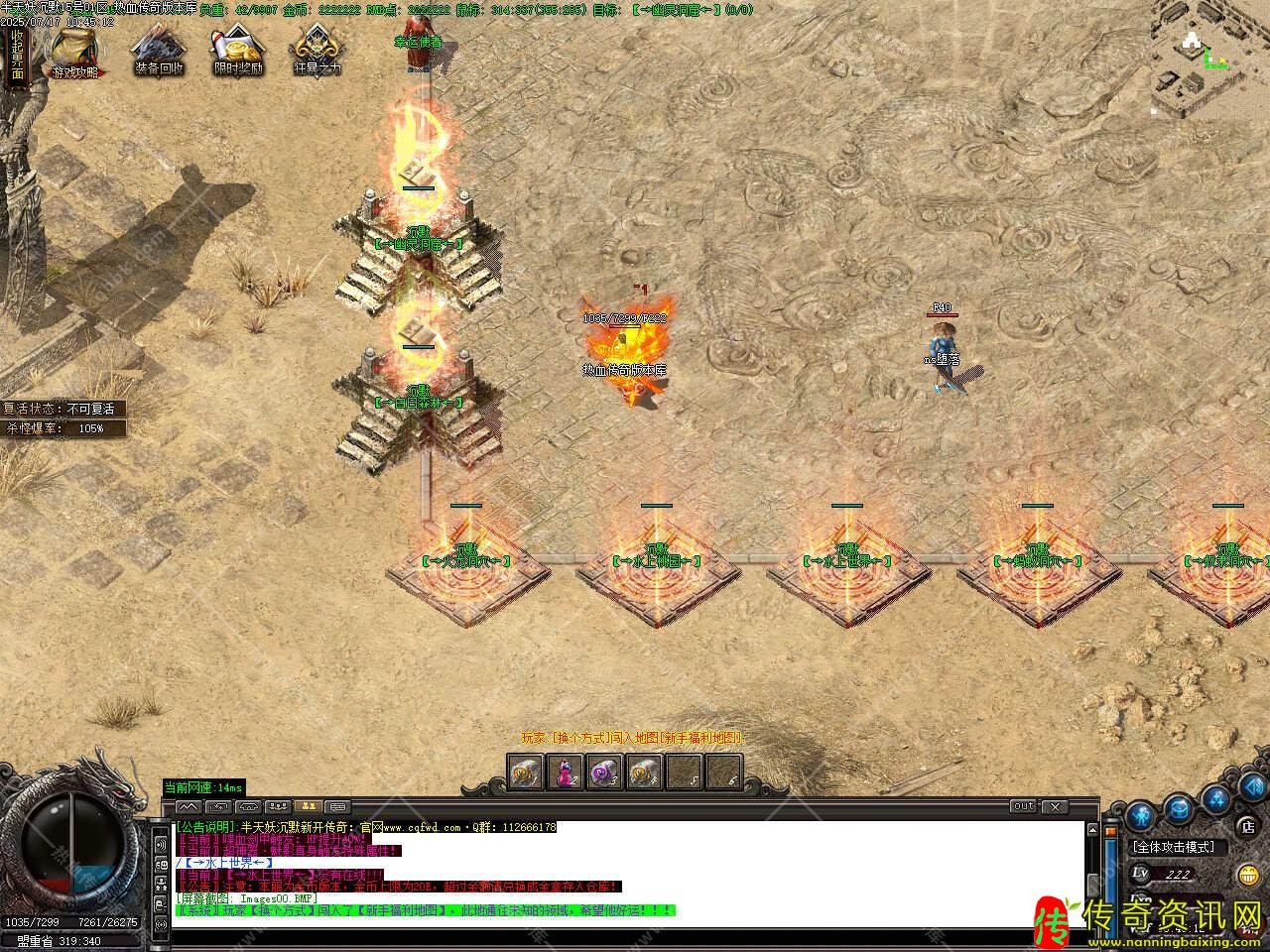
Task: Close the chat window with X
Action: 1054,807
